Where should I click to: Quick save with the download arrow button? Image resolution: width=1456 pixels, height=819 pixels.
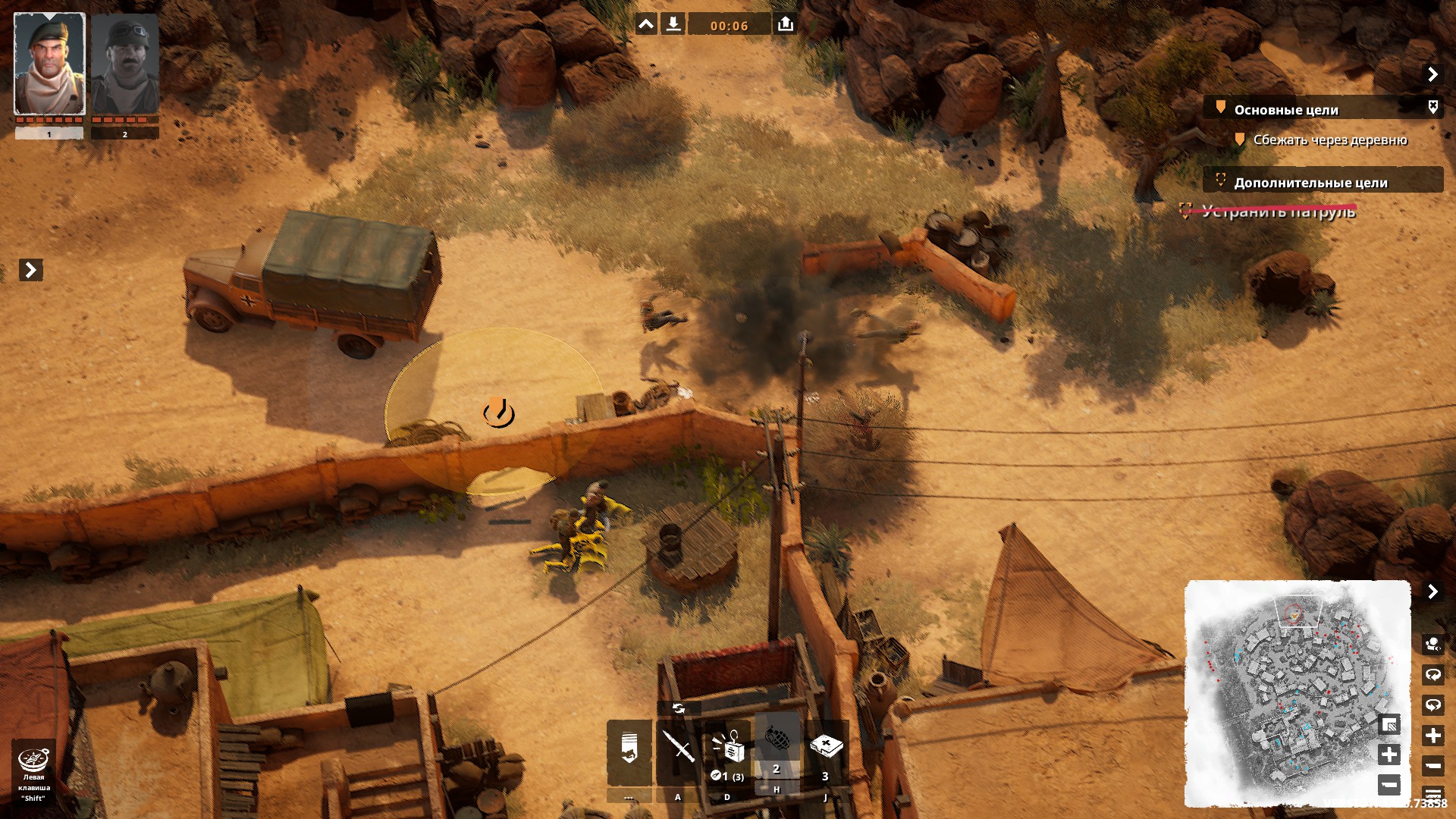673,24
